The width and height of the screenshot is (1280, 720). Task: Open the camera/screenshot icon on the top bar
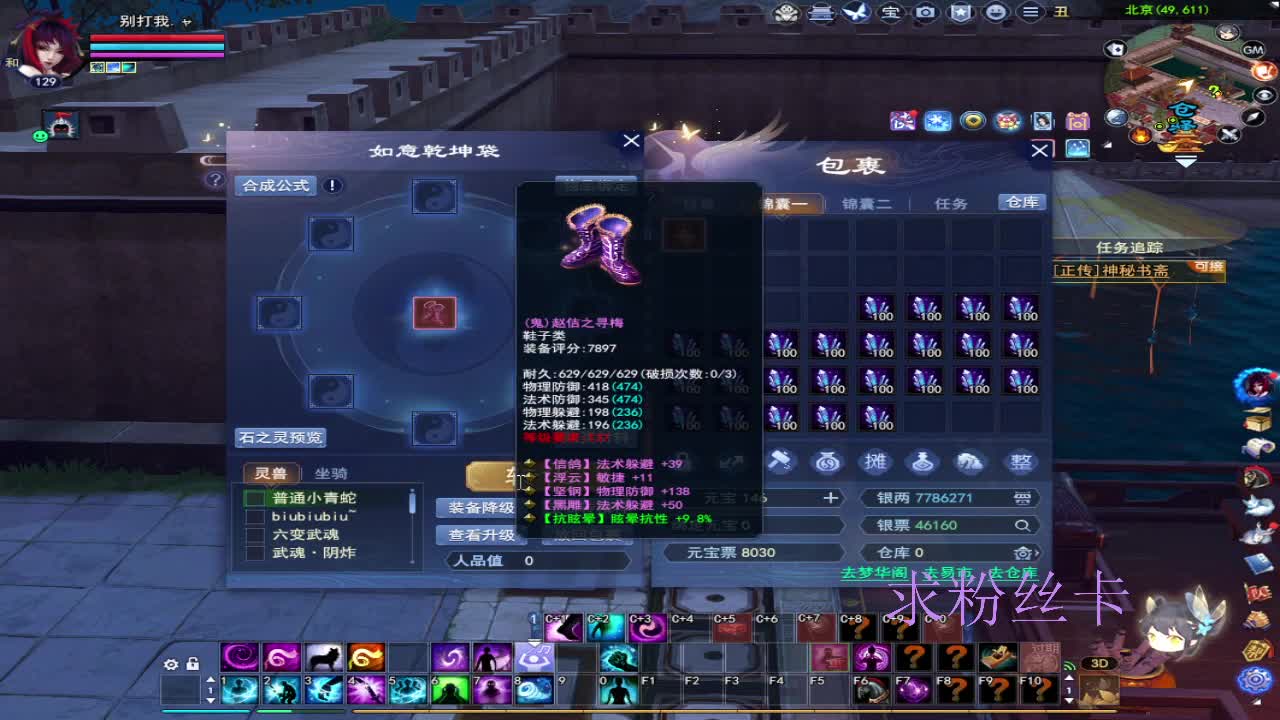point(926,12)
